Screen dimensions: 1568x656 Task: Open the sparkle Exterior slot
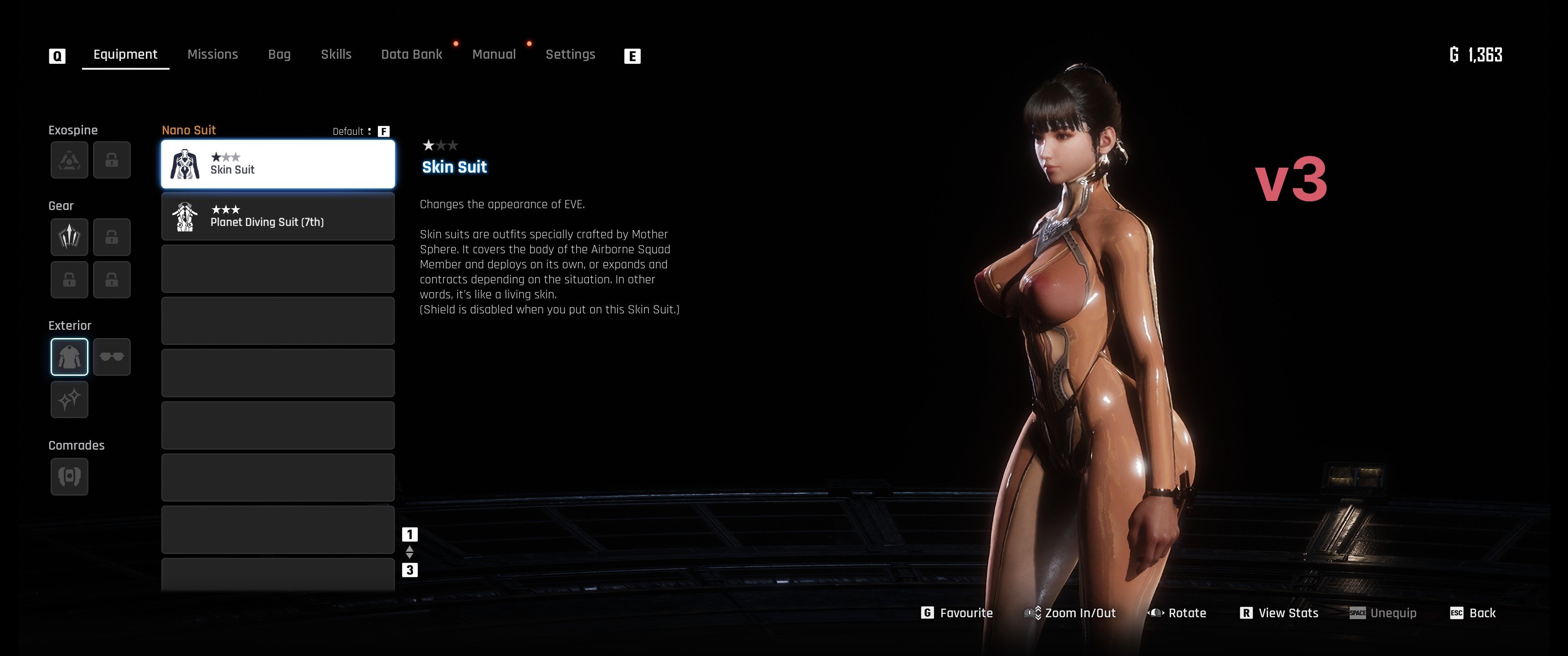point(69,399)
